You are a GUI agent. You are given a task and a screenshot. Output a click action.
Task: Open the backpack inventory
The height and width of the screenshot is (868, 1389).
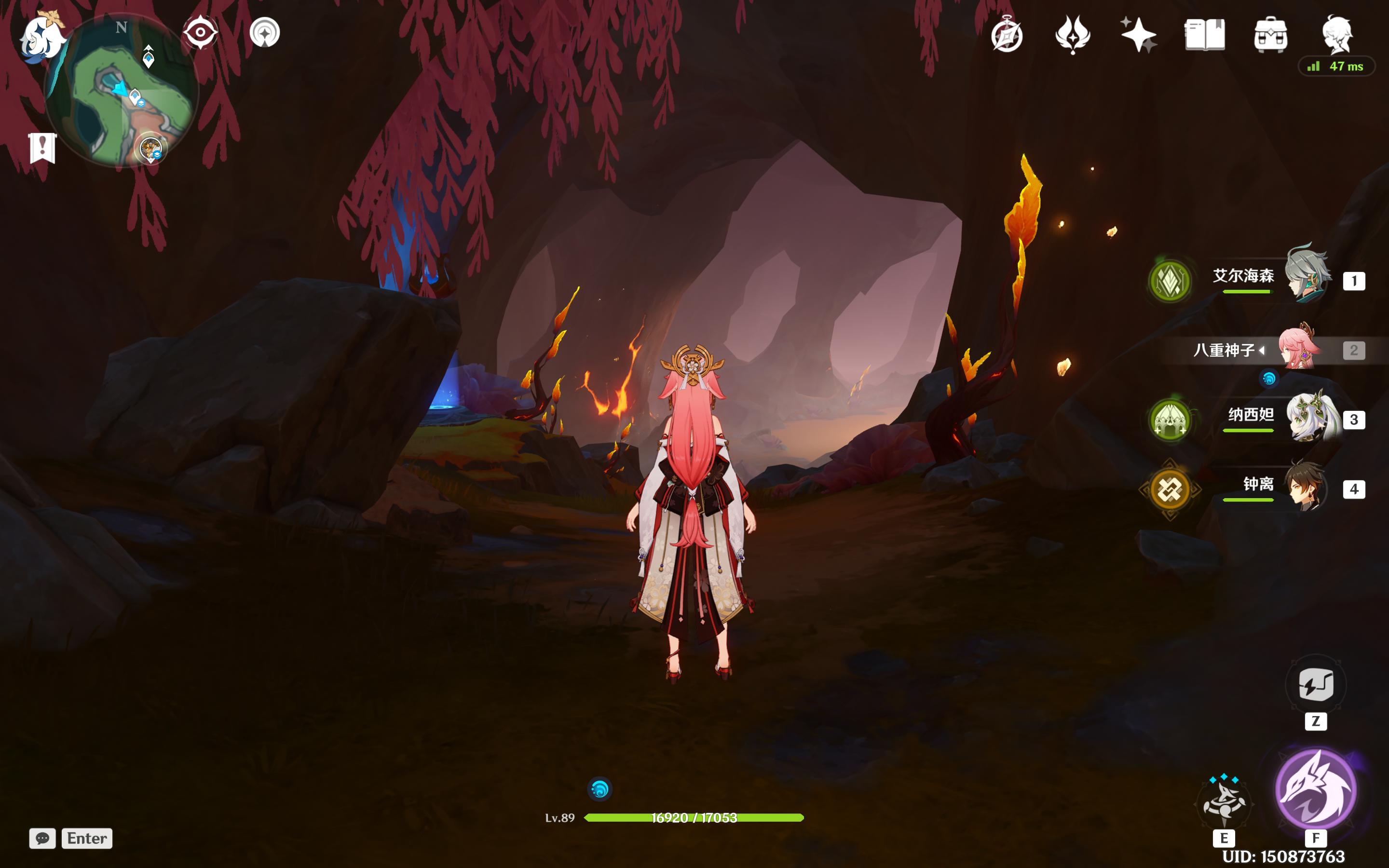pyautogui.click(x=1270, y=34)
